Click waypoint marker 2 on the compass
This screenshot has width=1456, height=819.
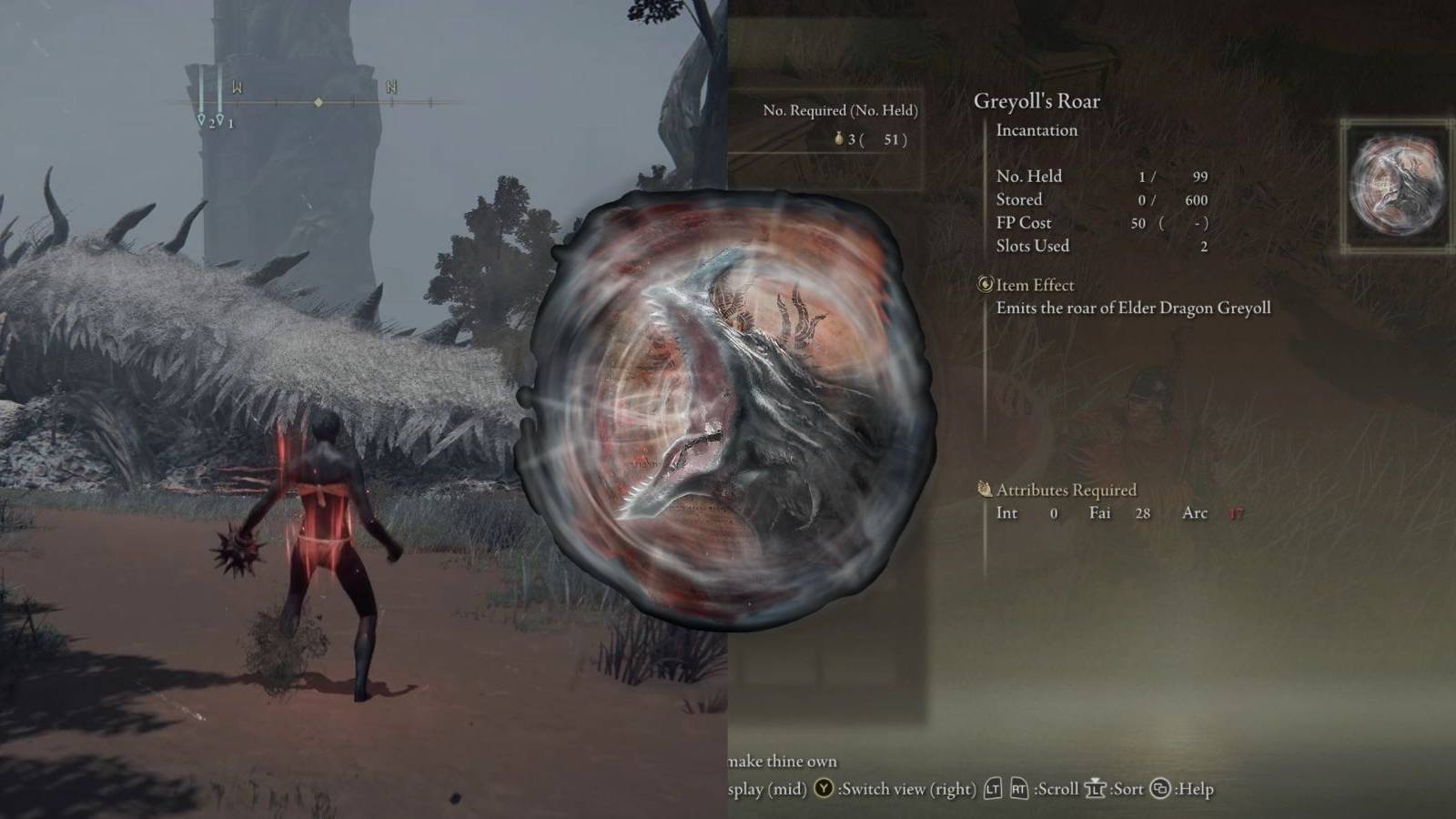click(x=201, y=118)
